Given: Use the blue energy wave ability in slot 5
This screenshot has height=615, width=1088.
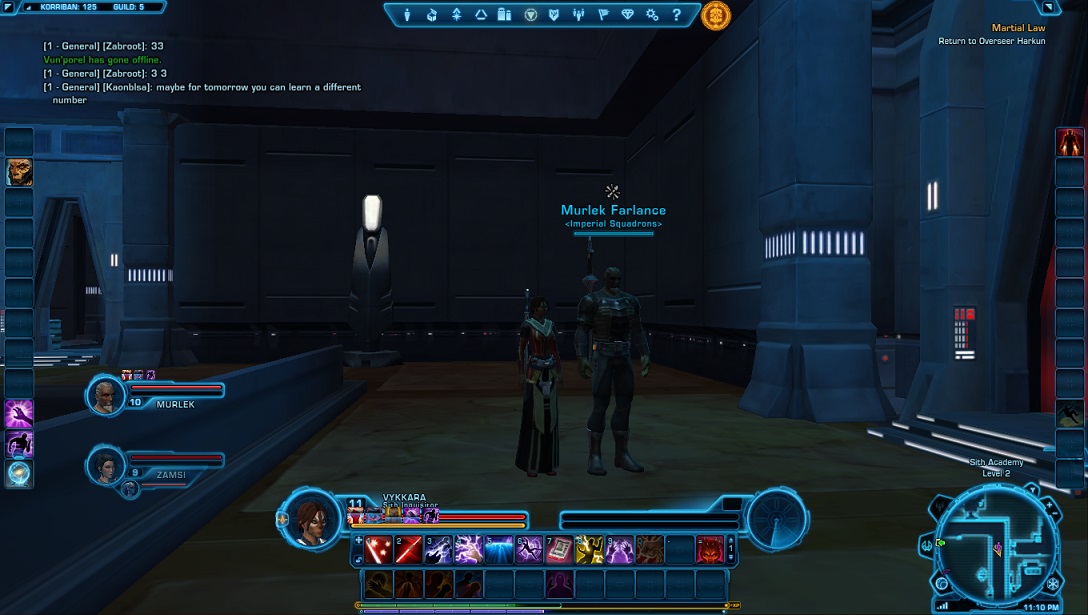Looking at the screenshot, I should point(499,549).
